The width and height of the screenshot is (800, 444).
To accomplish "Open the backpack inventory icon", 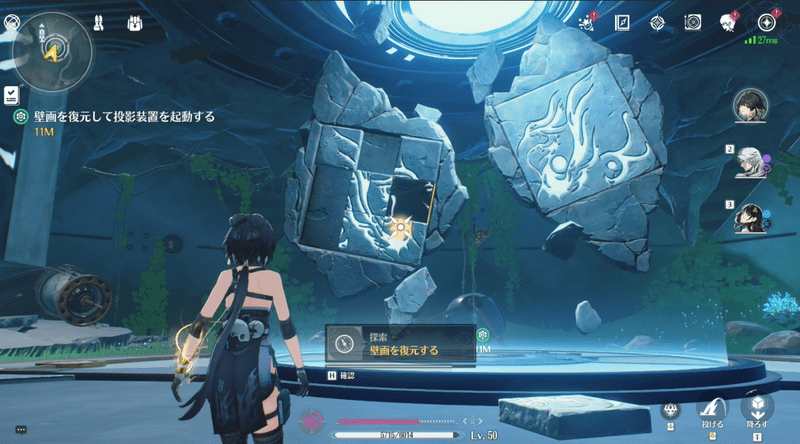I will pos(134,21).
